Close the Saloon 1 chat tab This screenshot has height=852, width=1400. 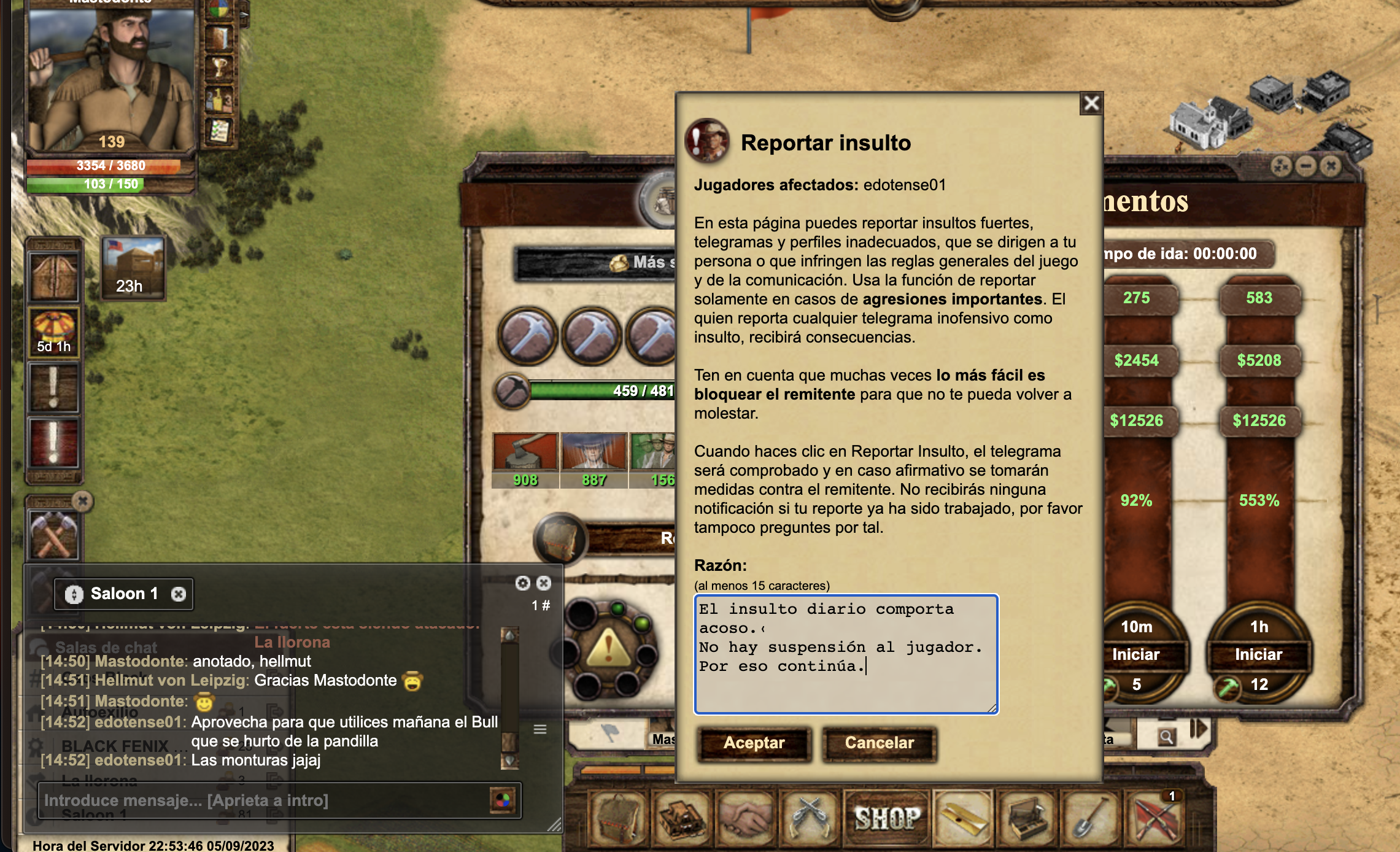(x=179, y=594)
